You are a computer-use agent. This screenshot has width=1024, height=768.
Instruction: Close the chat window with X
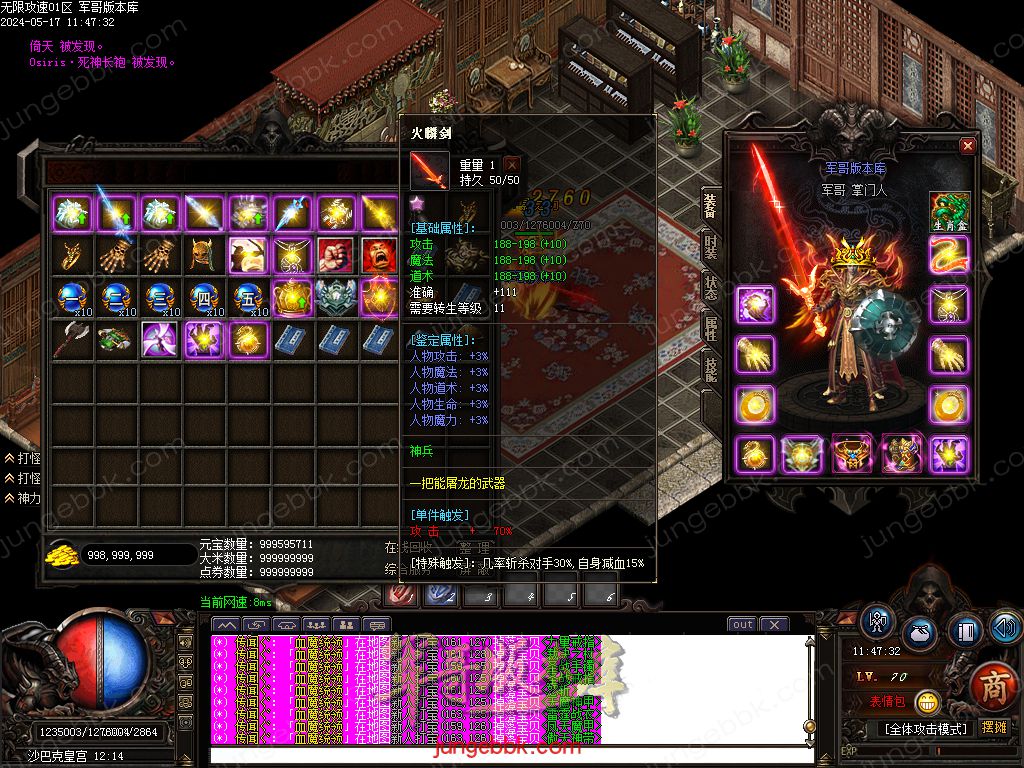coord(774,624)
